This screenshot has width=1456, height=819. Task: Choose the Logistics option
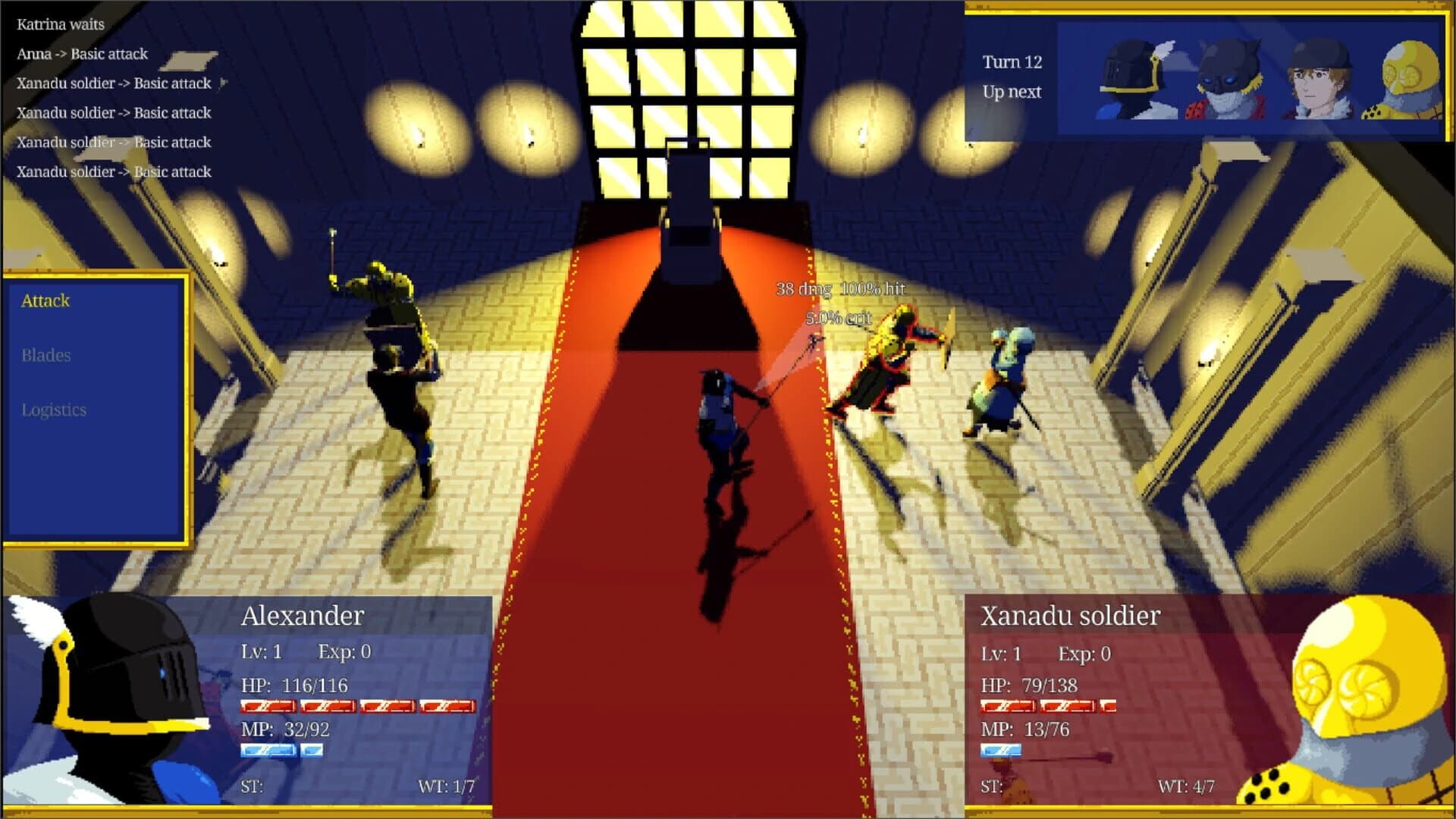click(x=53, y=410)
